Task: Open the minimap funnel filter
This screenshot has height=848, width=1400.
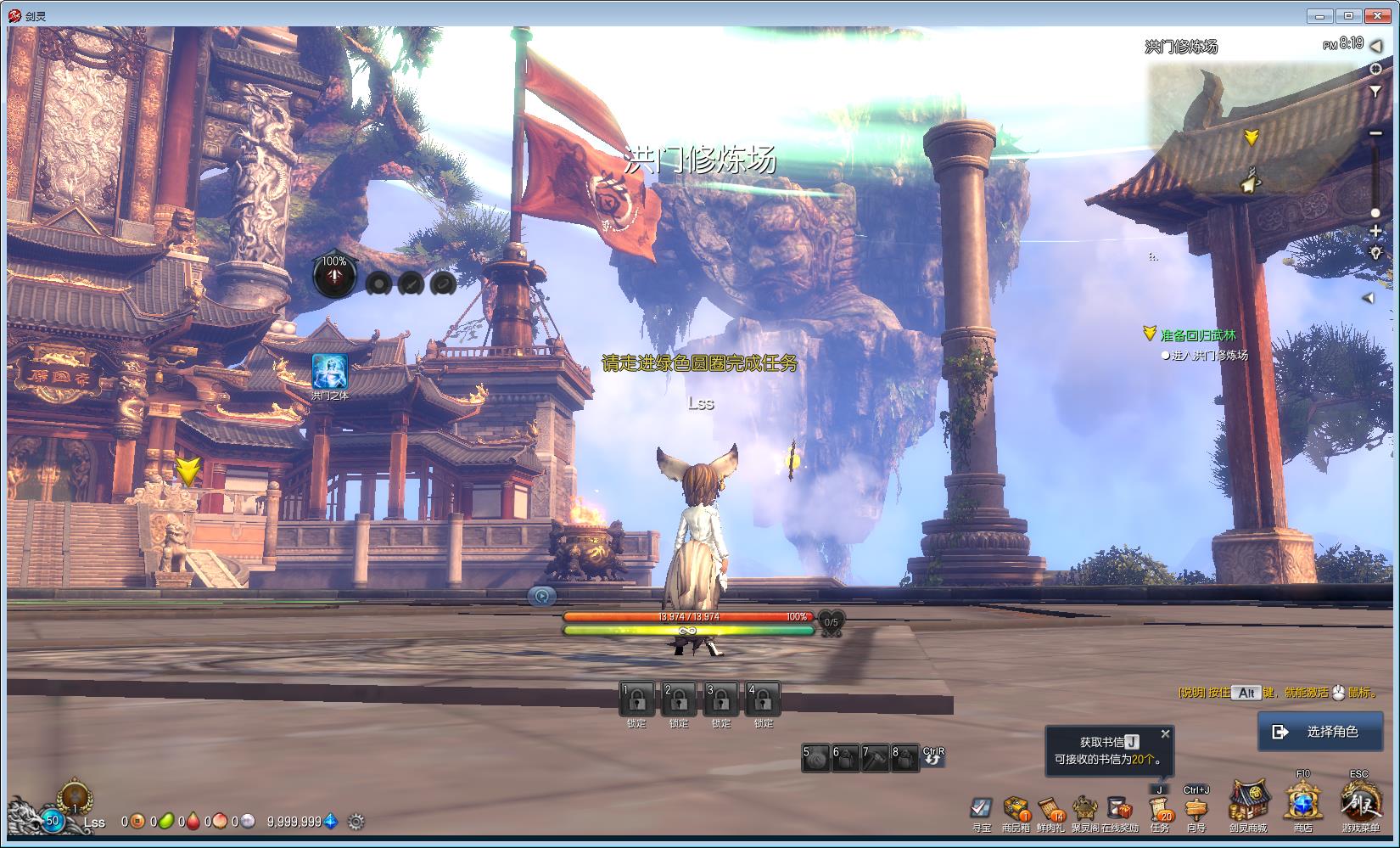Action: tap(1375, 92)
